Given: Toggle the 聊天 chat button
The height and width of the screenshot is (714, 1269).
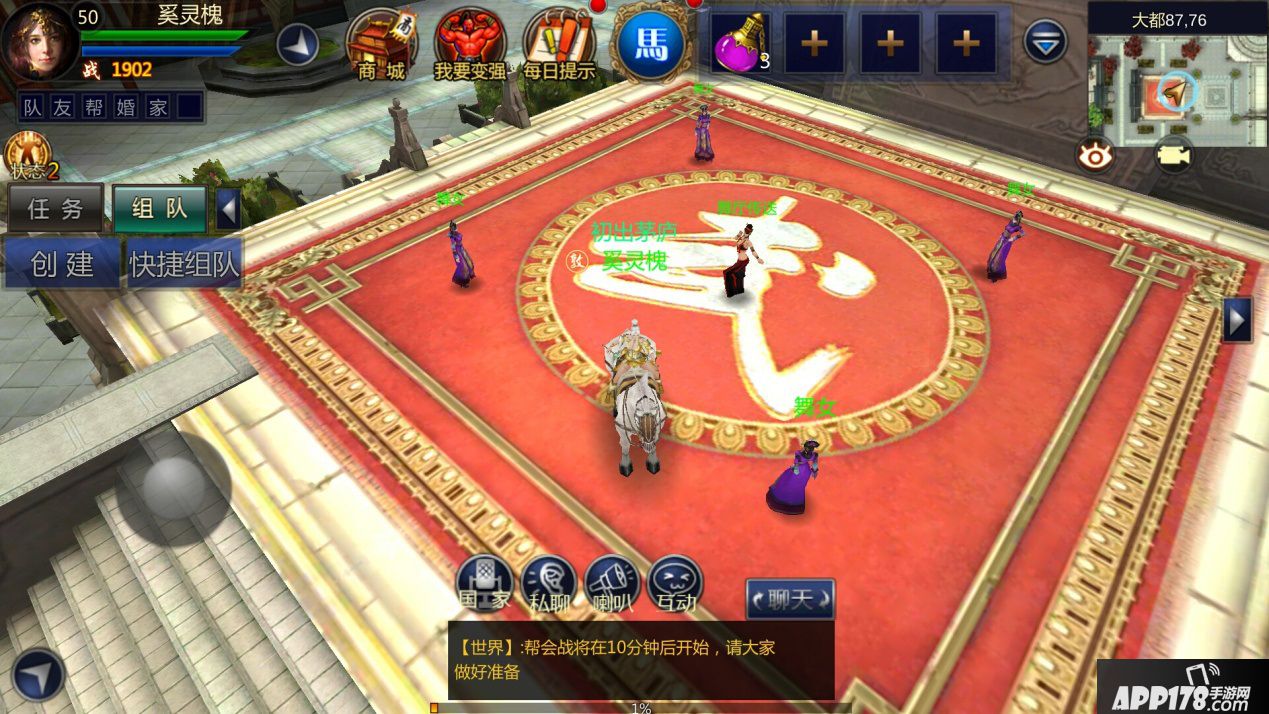Looking at the screenshot, I should tap(790, 599).
